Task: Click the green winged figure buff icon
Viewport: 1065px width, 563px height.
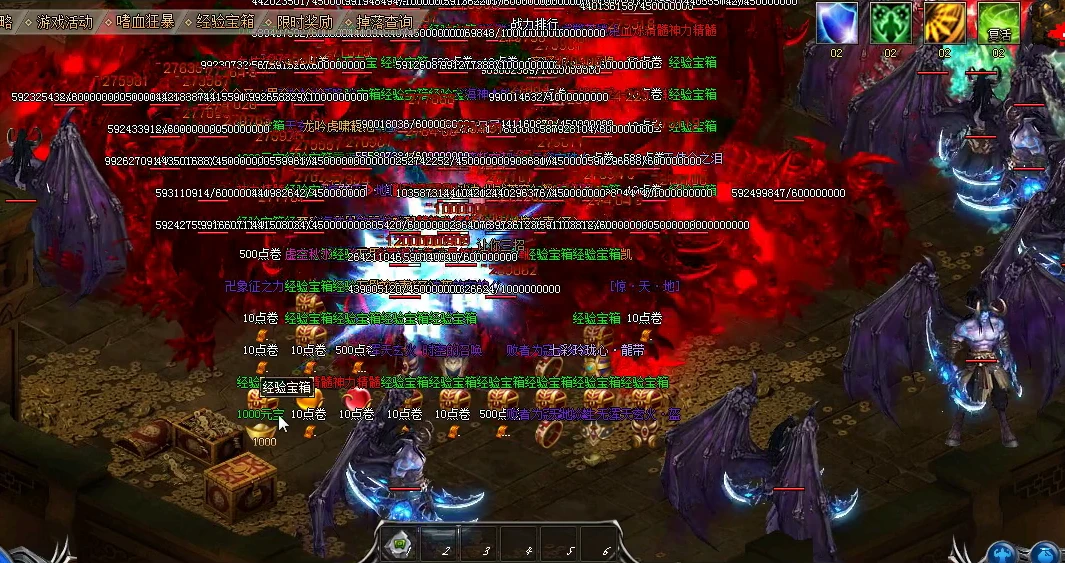Action: pyautogui.click(x=890, y=23)
